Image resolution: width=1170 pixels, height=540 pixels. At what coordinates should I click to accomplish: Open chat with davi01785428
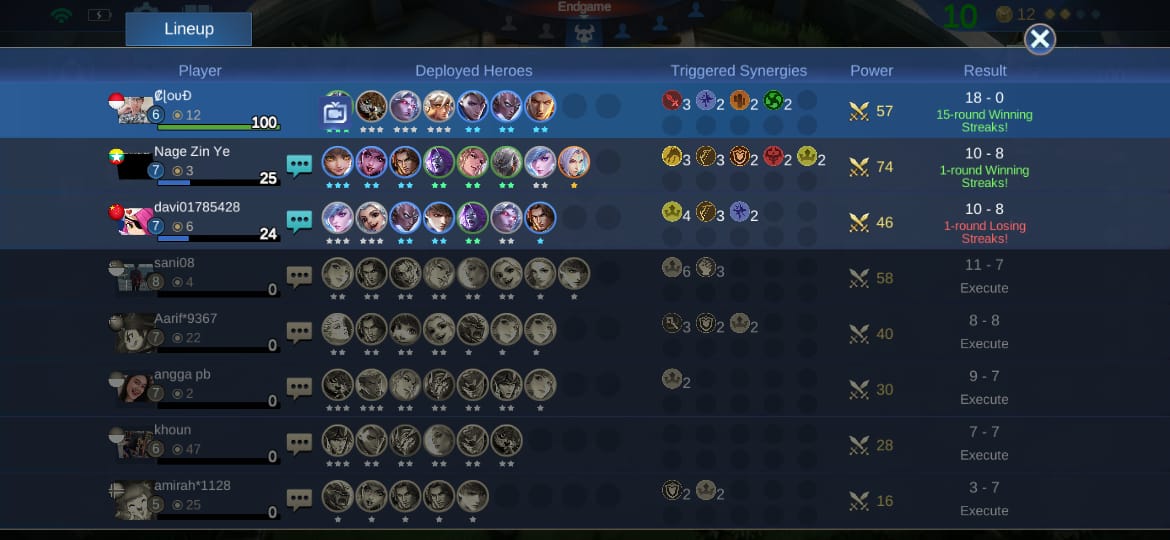pos(300,221)
